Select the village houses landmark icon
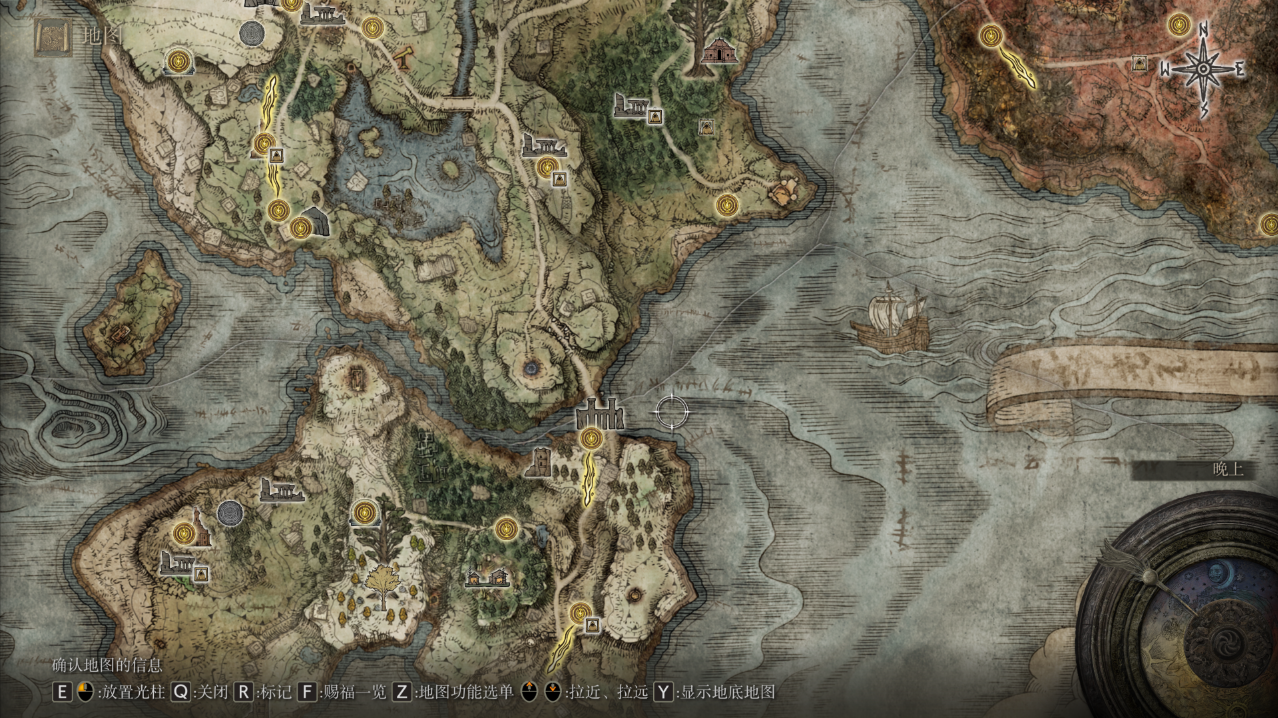1278x718 pixels. pyautogui.click(x=487, y=577)
